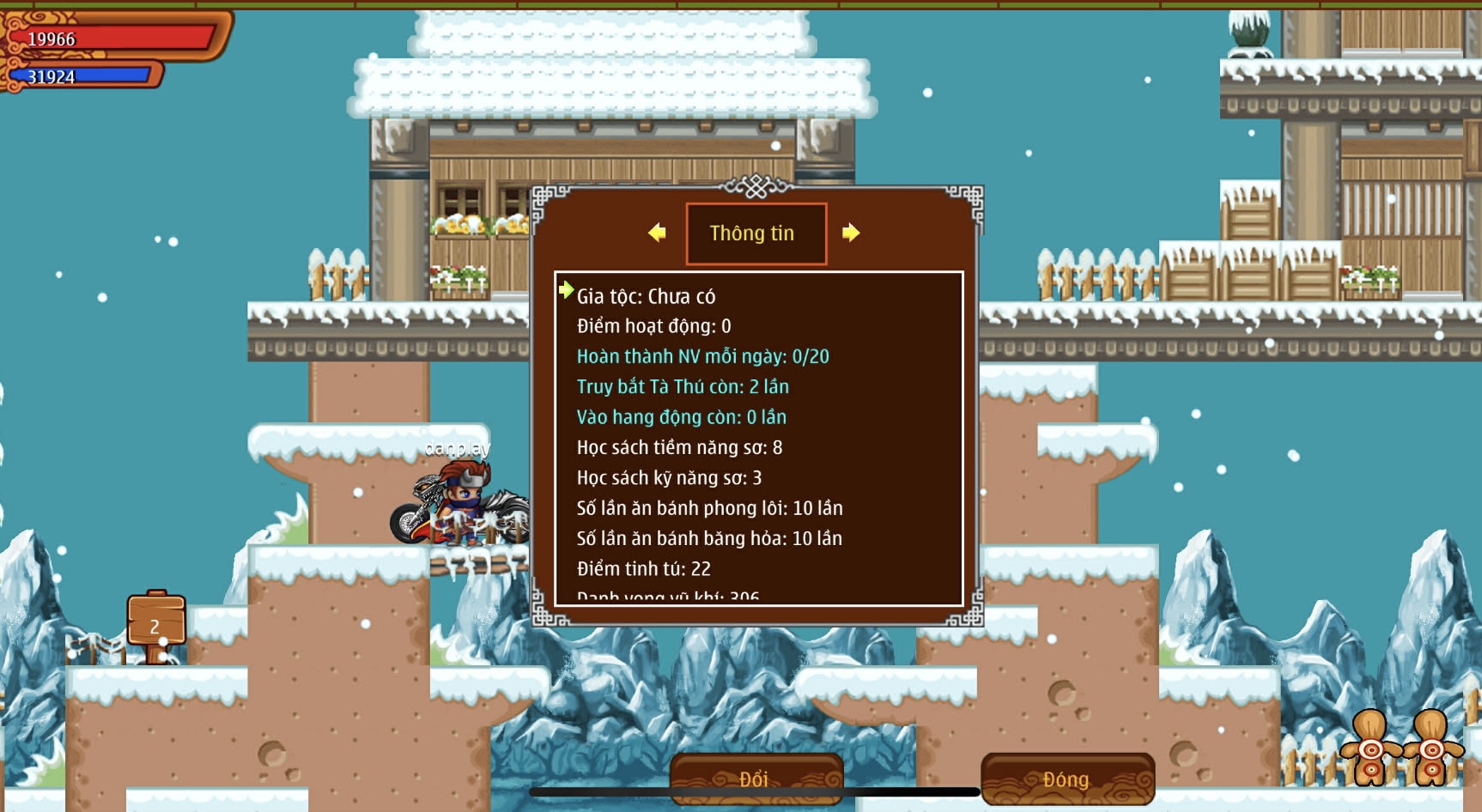Select the Gia tộc: Chưa có row

(646, 296)
